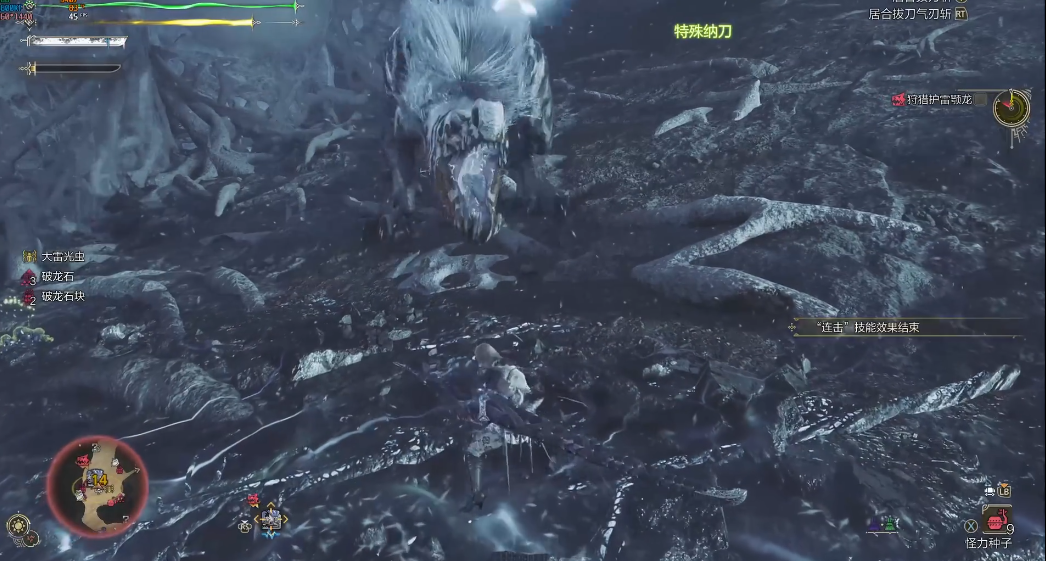
Task: Click the gear-shaped icon beside the minimap
Action: (17, 525)
